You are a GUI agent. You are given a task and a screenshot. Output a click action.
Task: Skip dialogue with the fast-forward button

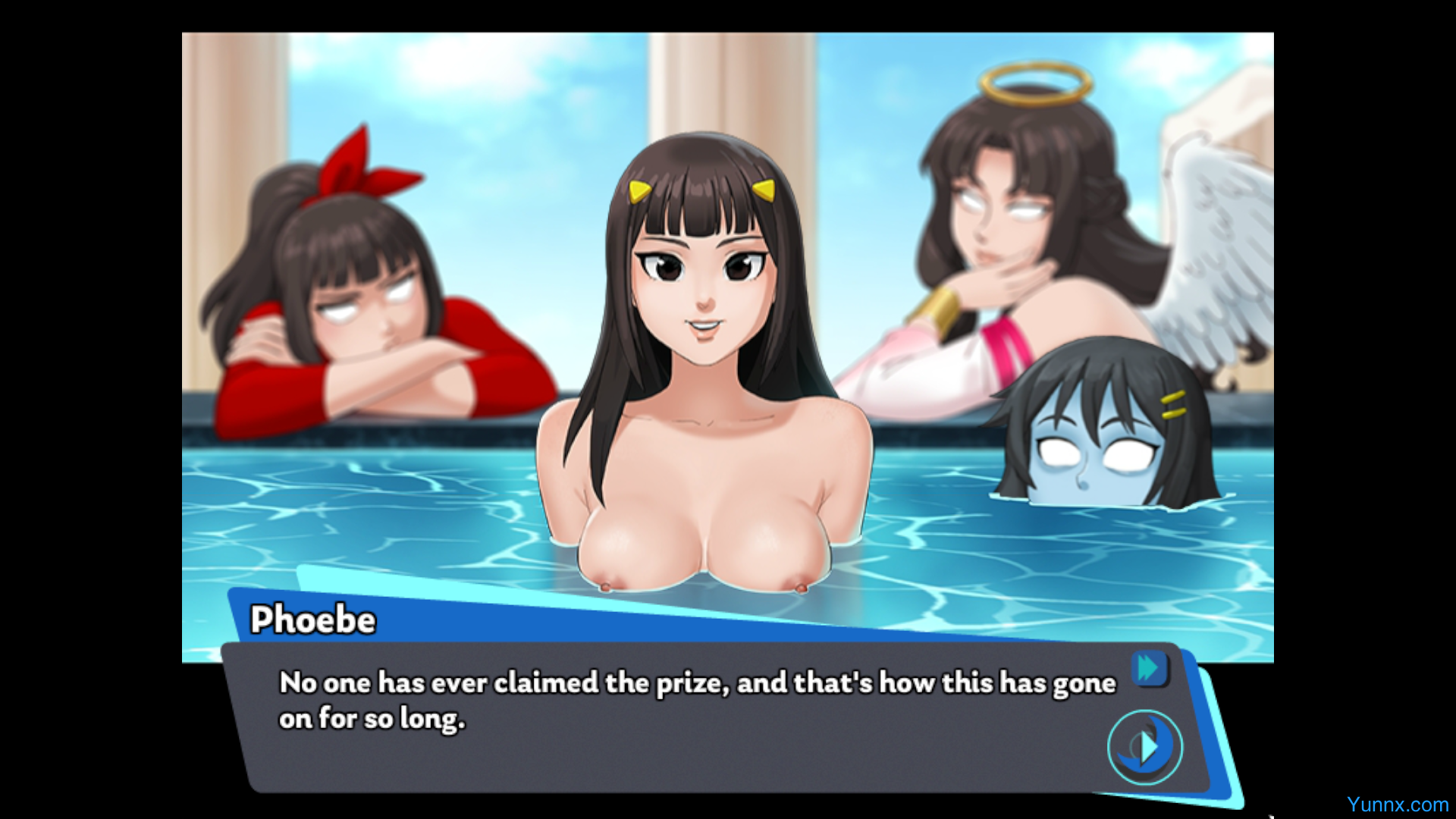(1149, 669)
